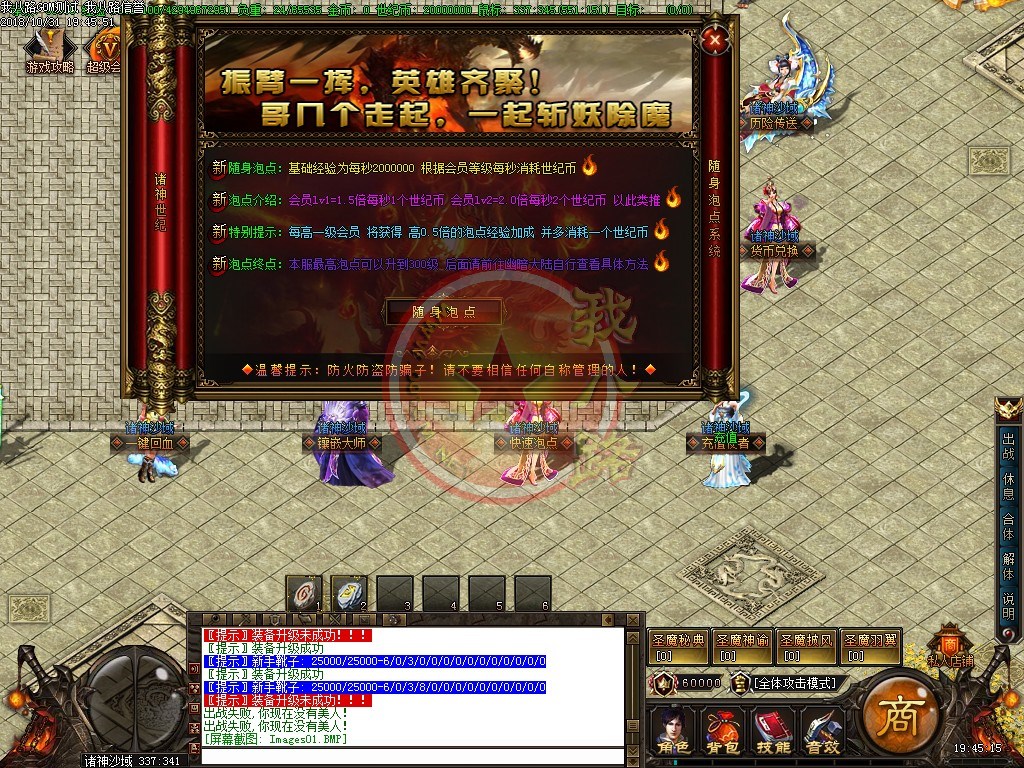Screen dimensions: 1024x768
Task: Select the 圣魔秘典 button
Action: (x=679, y=647)
